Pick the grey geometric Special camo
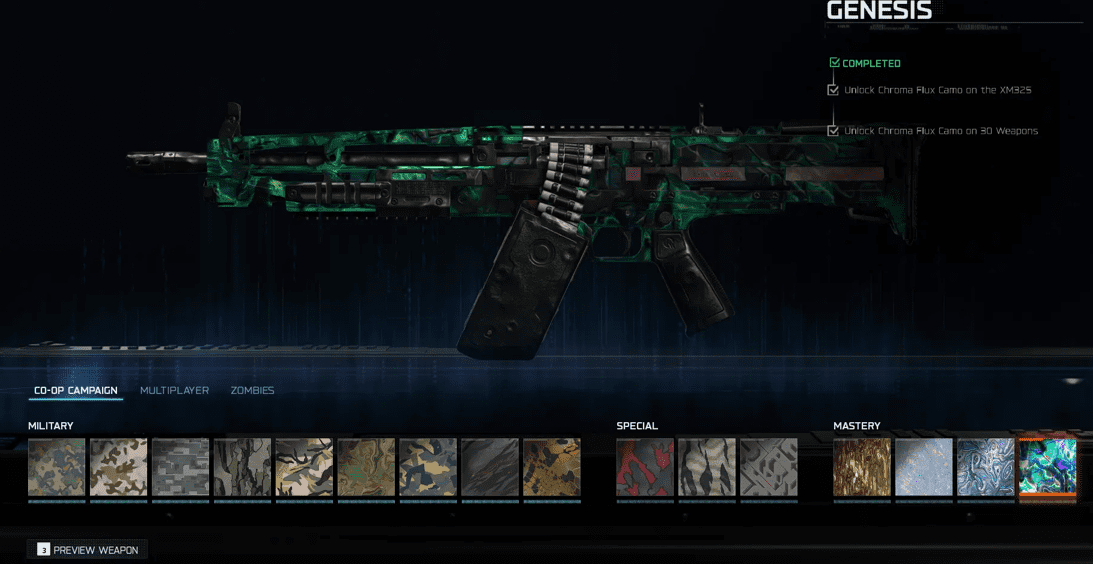 pyautogui.click(x=769, y=467)
